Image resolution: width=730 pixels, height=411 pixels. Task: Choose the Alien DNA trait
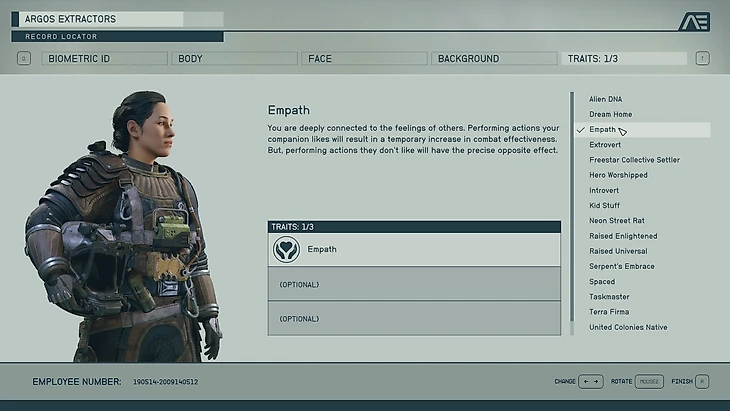point(607,99)
